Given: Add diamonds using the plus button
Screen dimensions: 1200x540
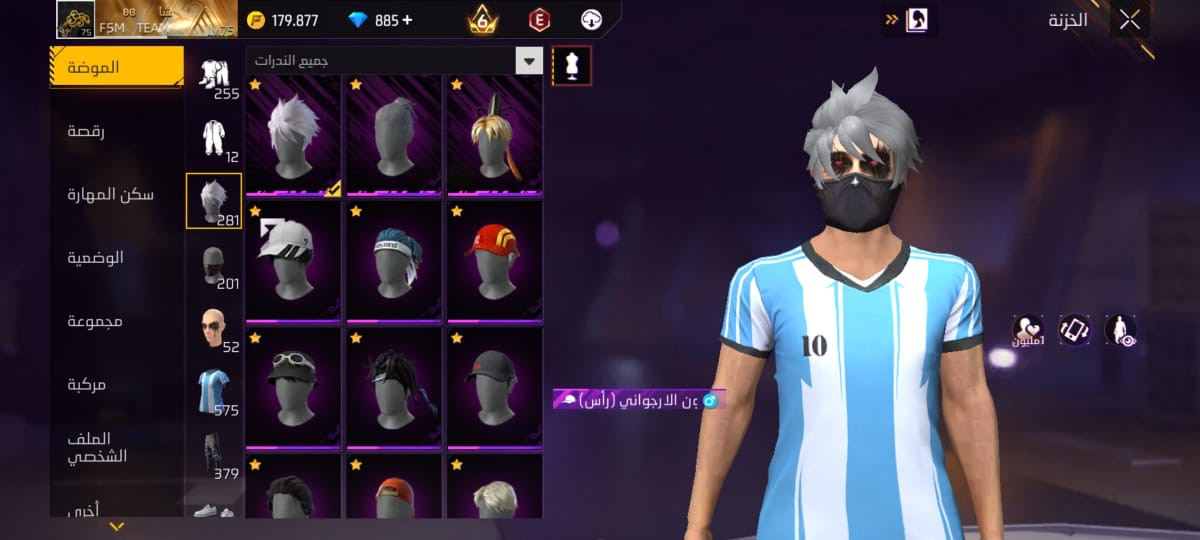Looking at the screenshot, I should pyautogui.click(x=407, y=20).
